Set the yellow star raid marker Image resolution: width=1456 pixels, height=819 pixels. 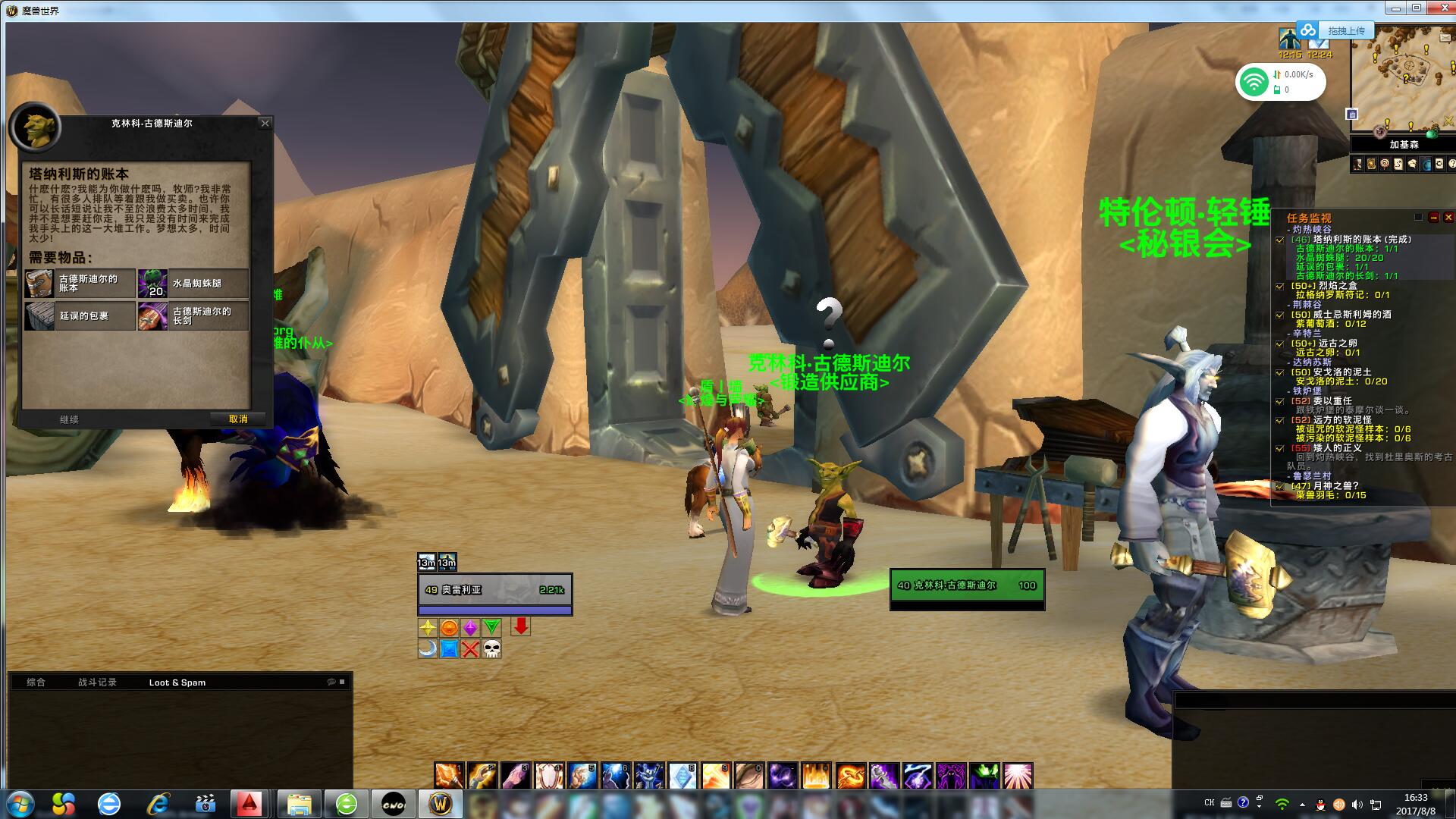click(x=428, y=628)
